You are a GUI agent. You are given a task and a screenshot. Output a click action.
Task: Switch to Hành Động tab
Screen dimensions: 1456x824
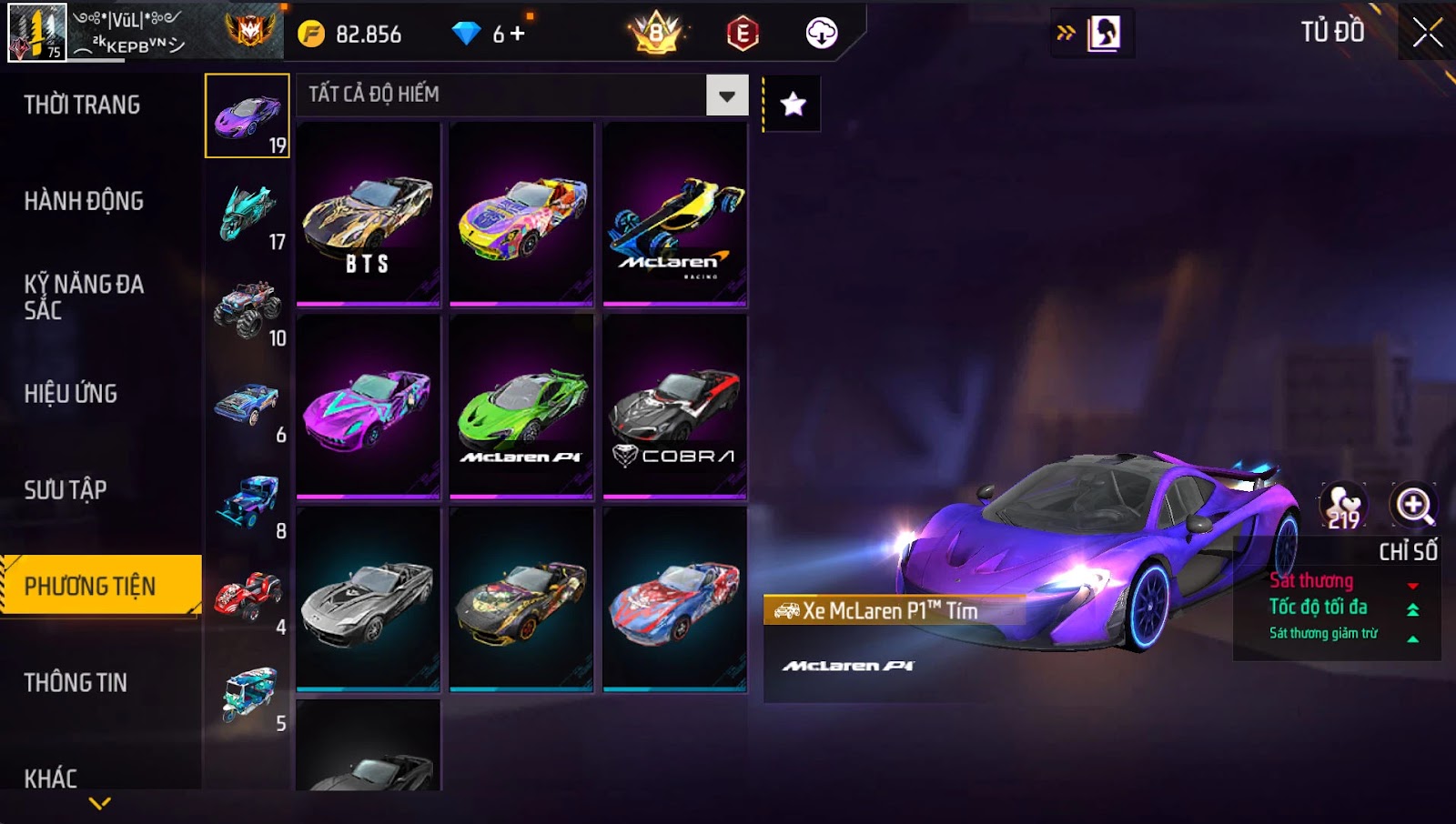click(84, 201)
